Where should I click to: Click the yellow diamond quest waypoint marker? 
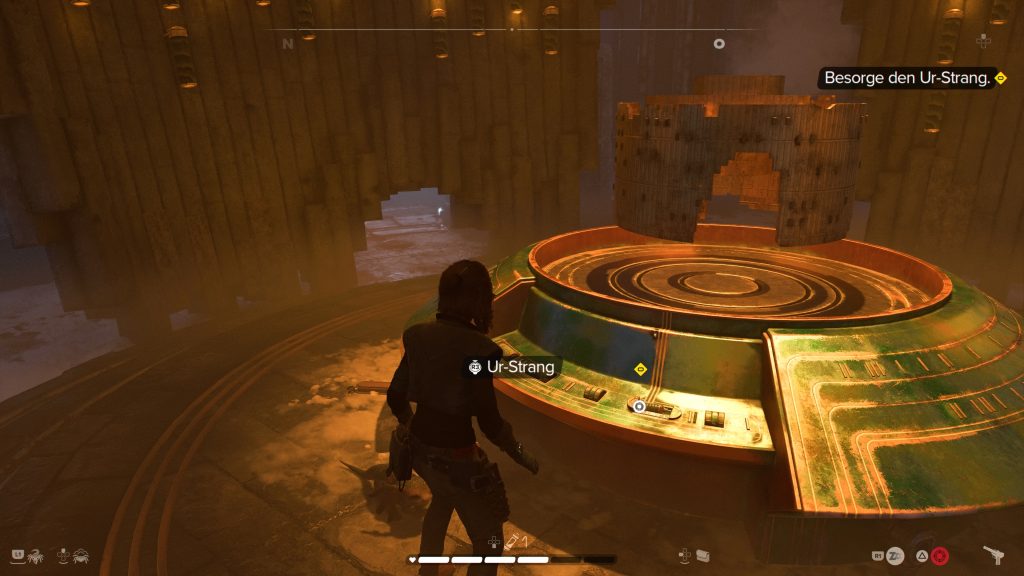pos(641,368)
